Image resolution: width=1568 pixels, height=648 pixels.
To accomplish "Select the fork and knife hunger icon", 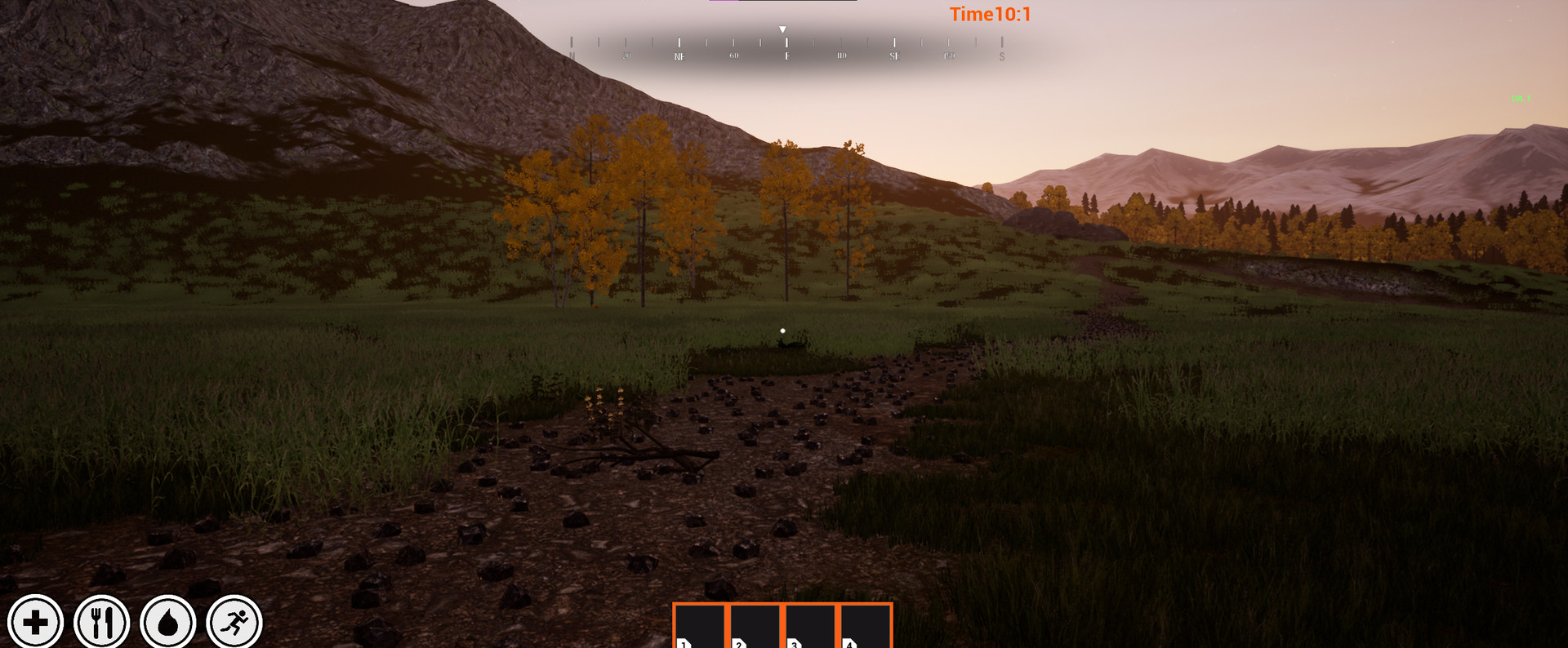I will point(101,622).
